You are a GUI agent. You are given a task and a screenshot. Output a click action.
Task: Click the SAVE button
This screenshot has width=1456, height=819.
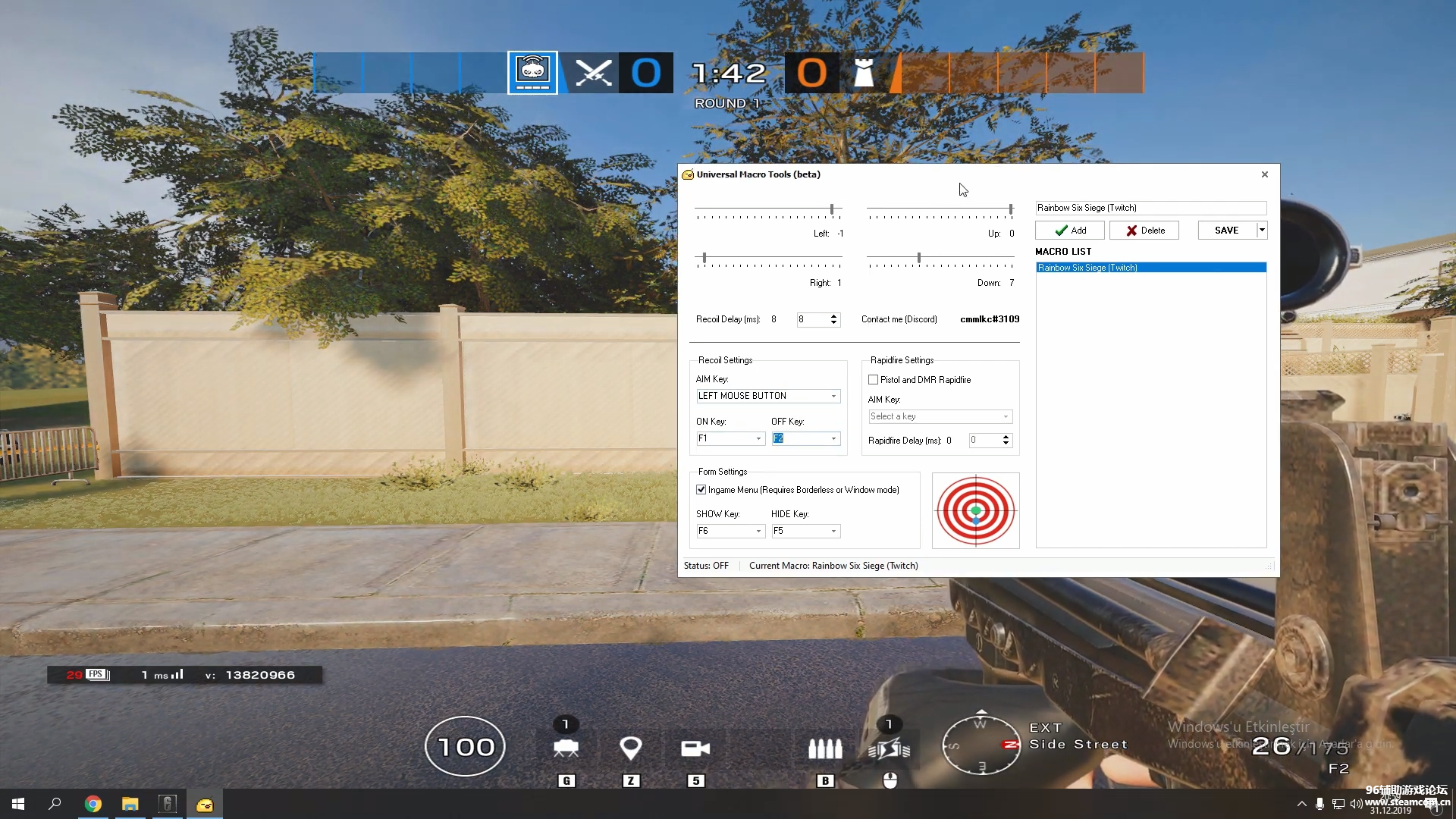[x=1225, y=231]
